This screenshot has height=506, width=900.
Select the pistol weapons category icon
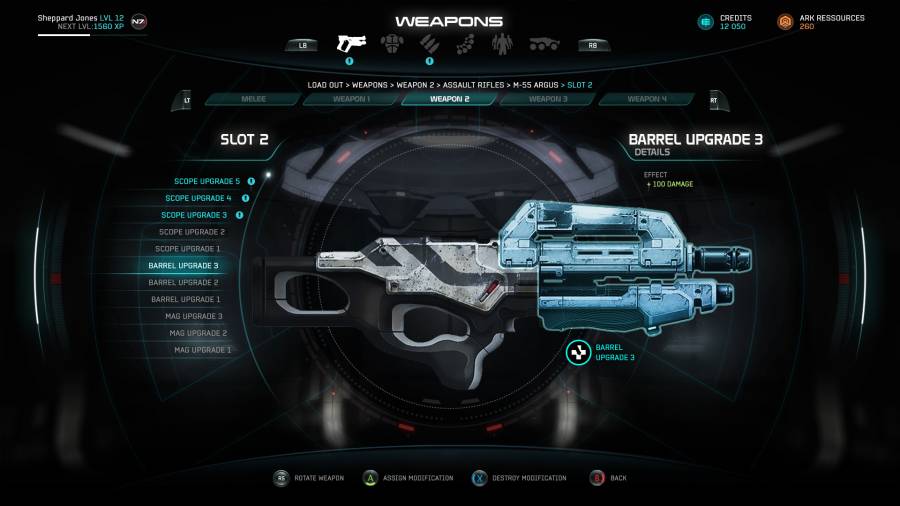tap(351, 43)
